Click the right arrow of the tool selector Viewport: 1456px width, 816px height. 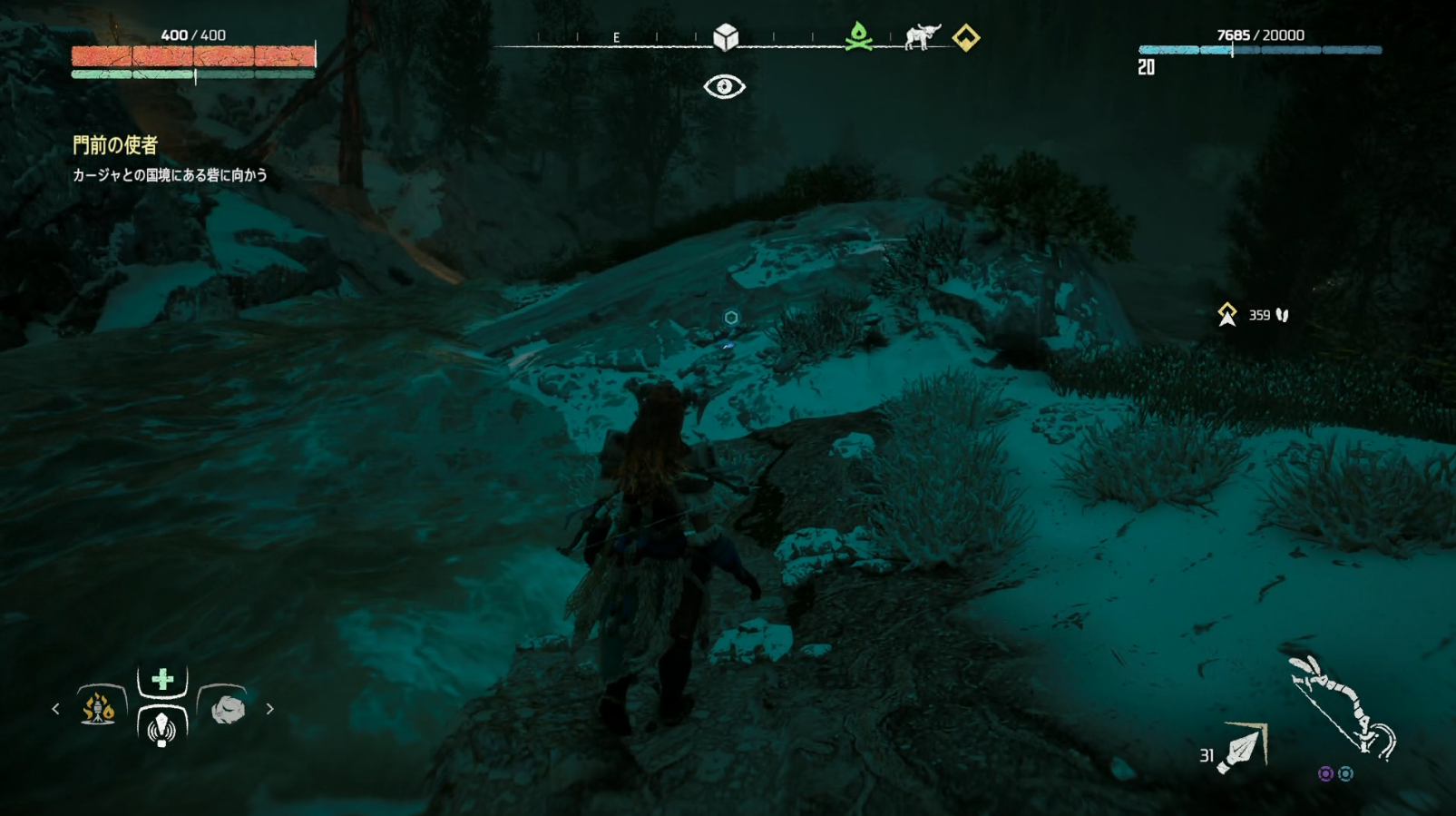[269, 709]
